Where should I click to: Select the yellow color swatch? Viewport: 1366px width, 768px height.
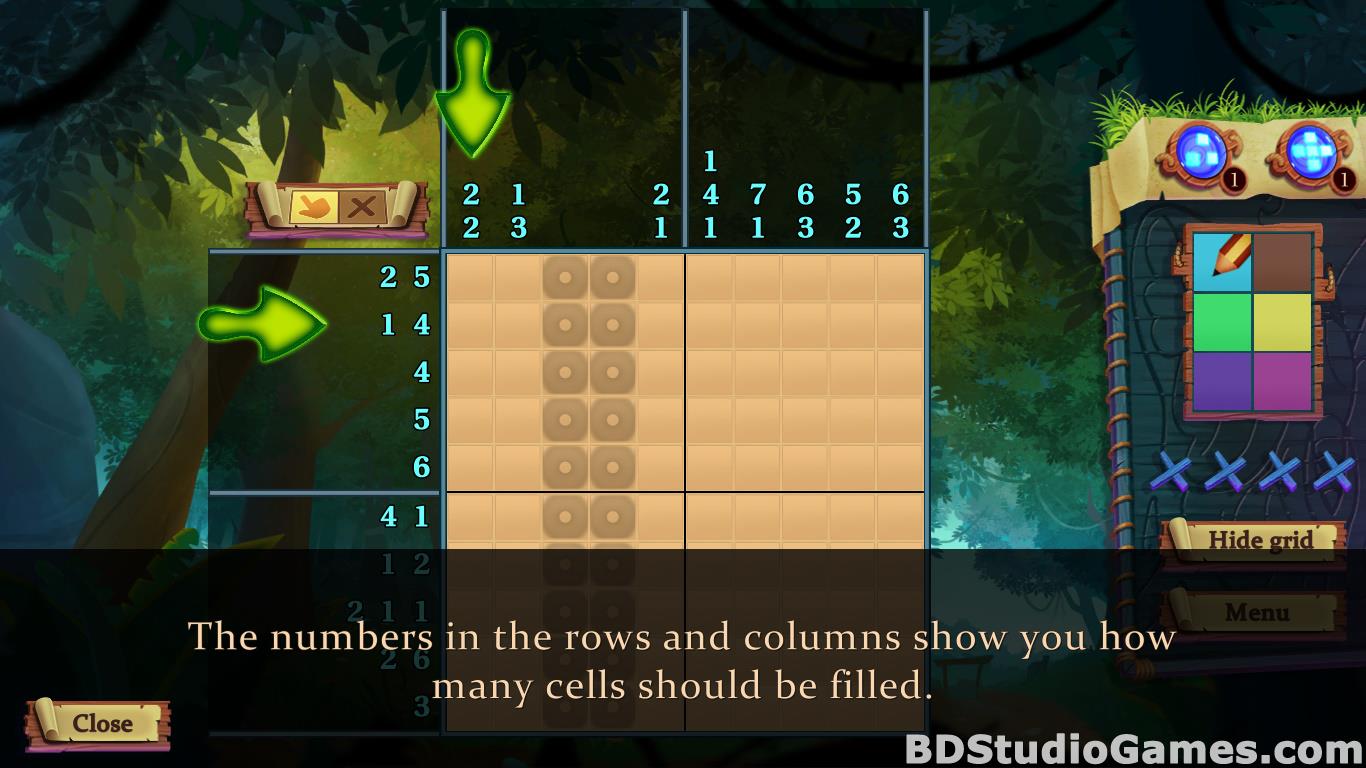(1282, 322)
